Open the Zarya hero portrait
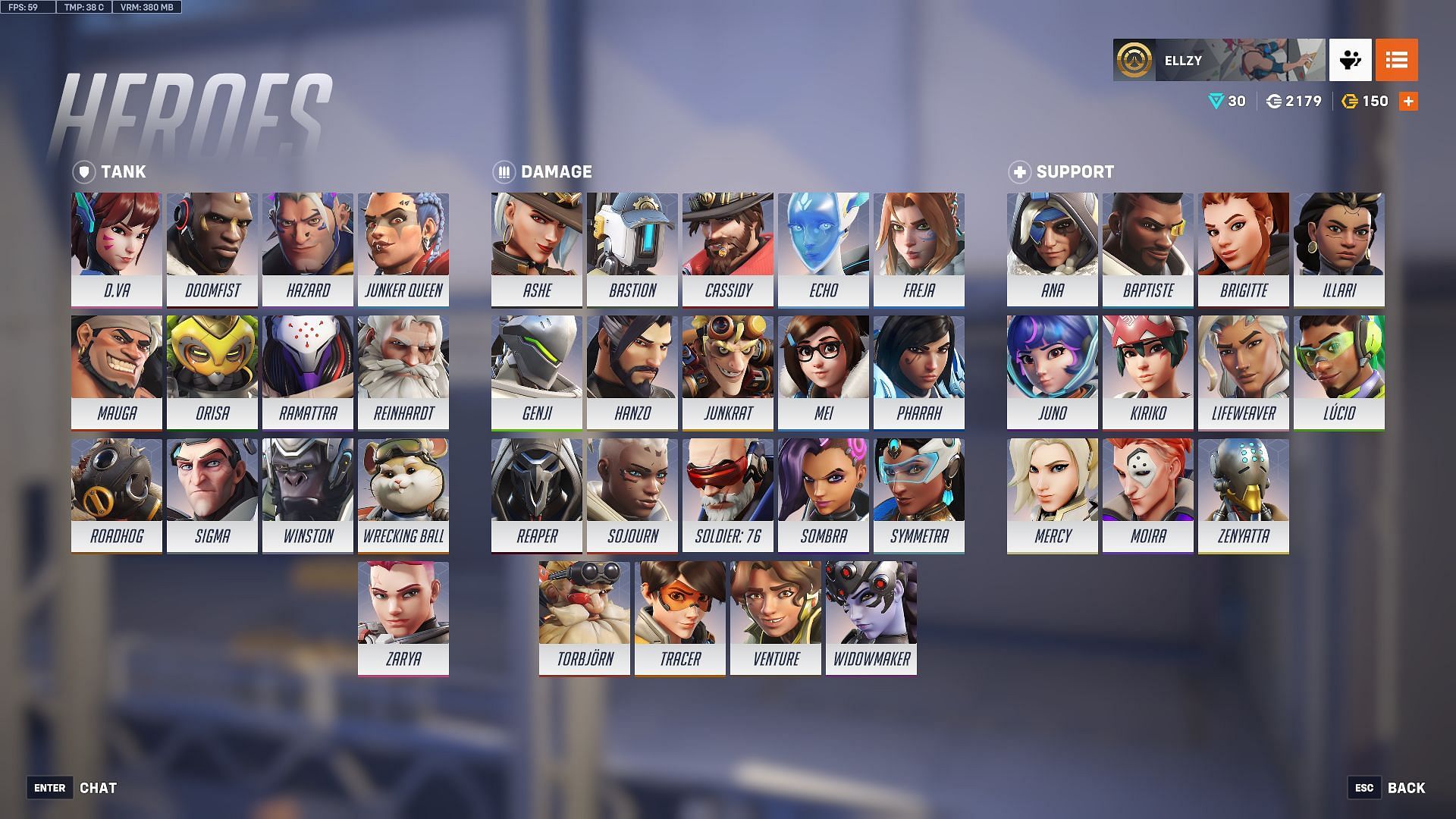Image resolution: width=1456 pixels, height=819 pixels. click(403, 617)
